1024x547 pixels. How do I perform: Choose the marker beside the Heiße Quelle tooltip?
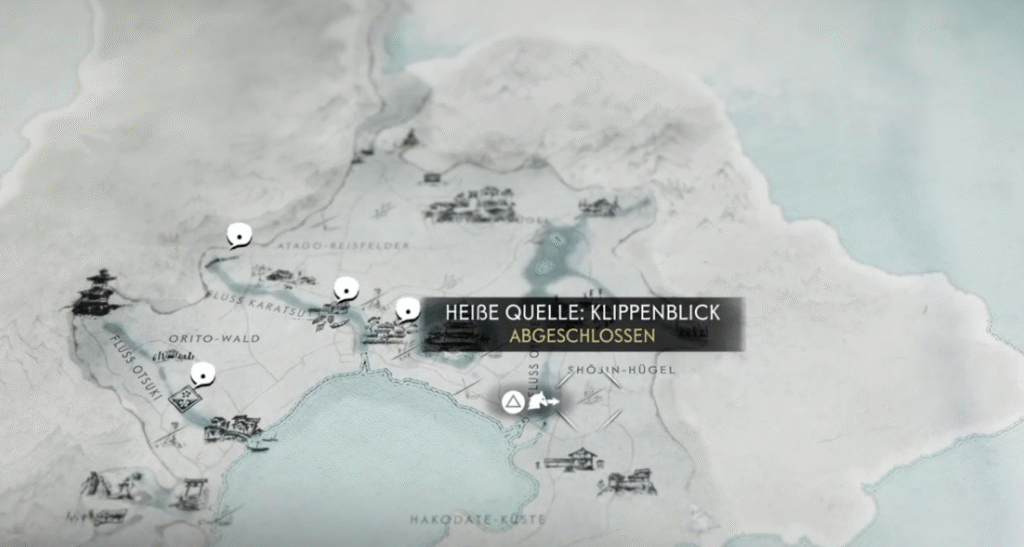click(x=407, y=310)
